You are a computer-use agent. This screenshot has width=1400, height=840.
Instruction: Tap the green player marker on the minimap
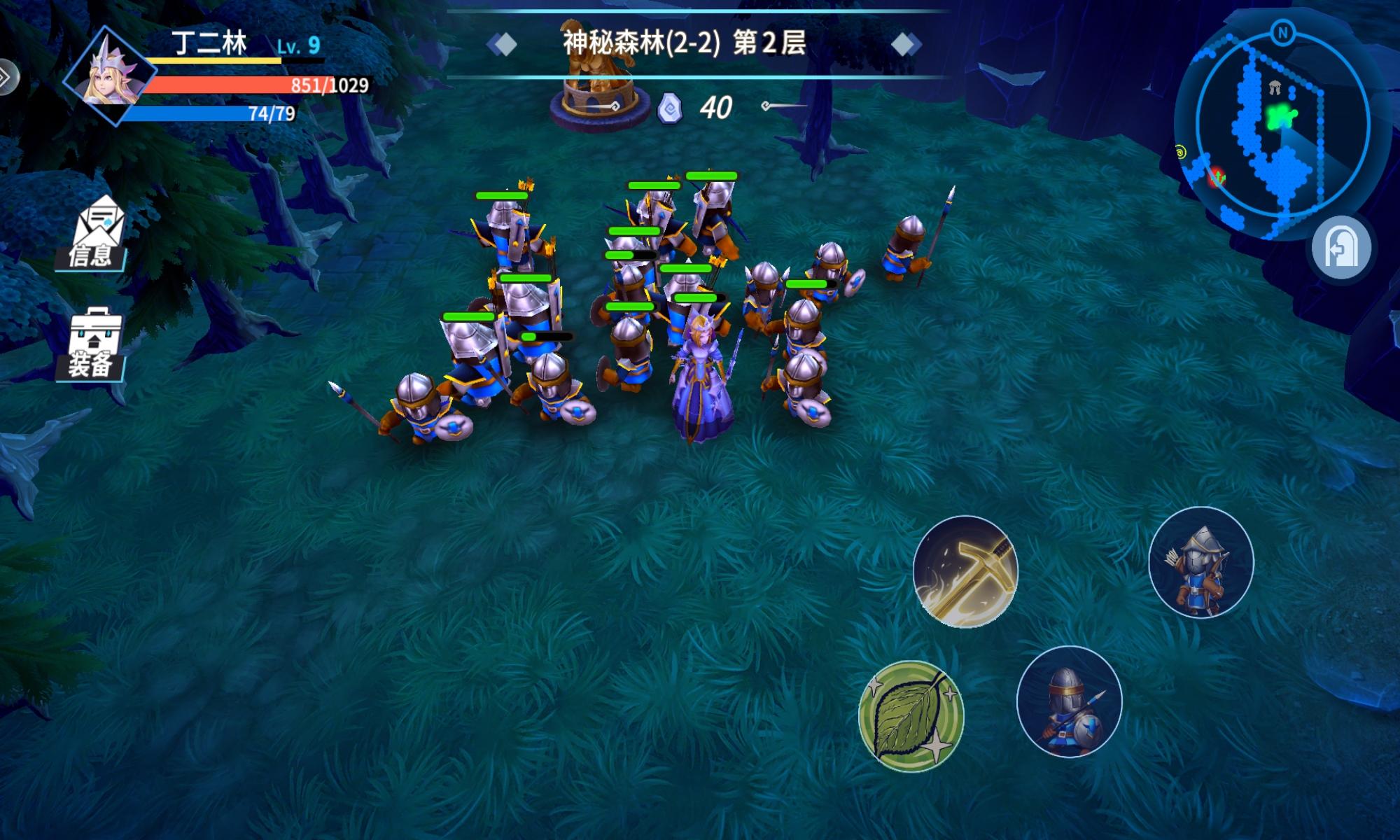[x=1280, y=115]
